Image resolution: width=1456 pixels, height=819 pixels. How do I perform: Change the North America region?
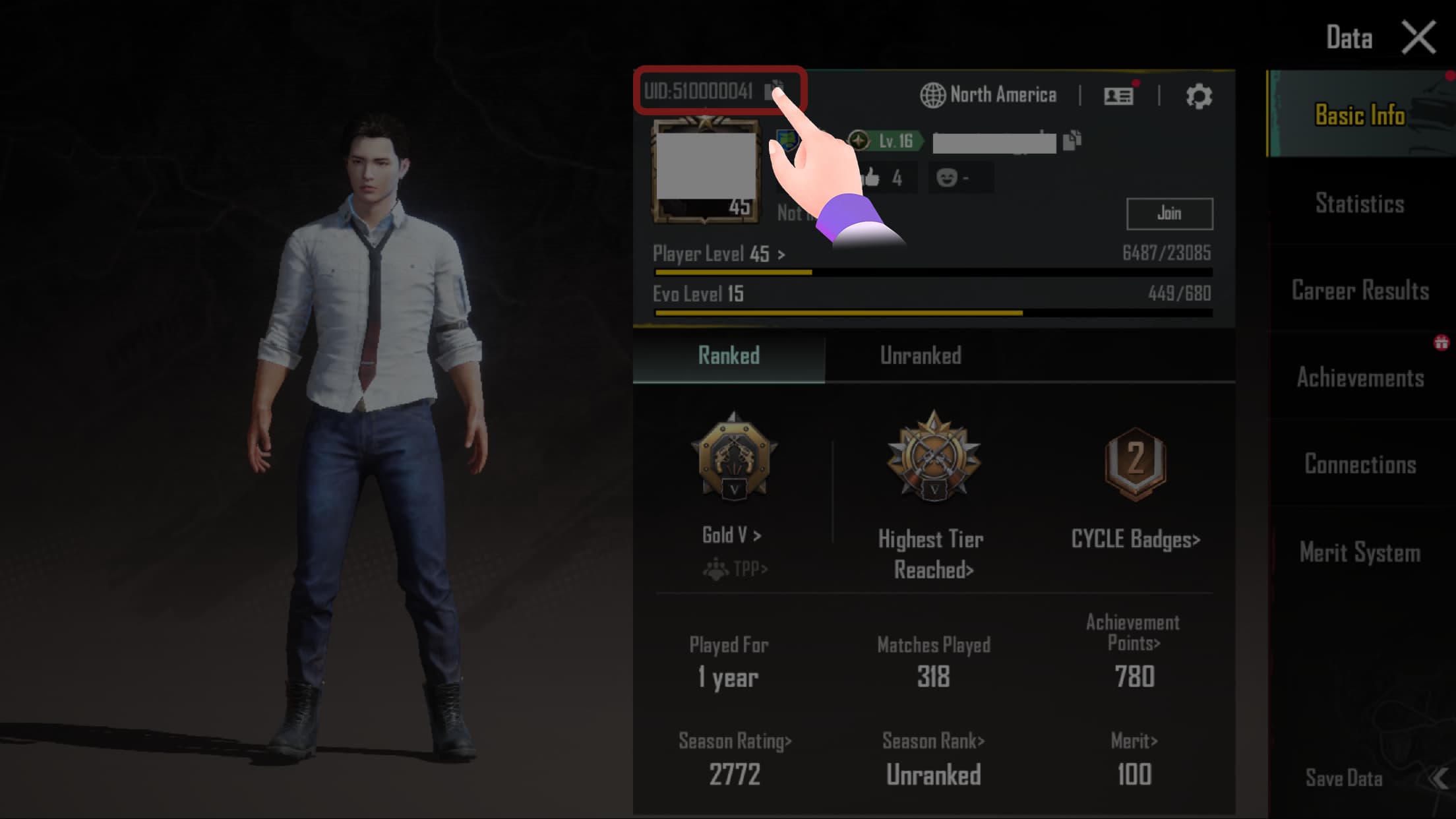[x=988, y=95]
